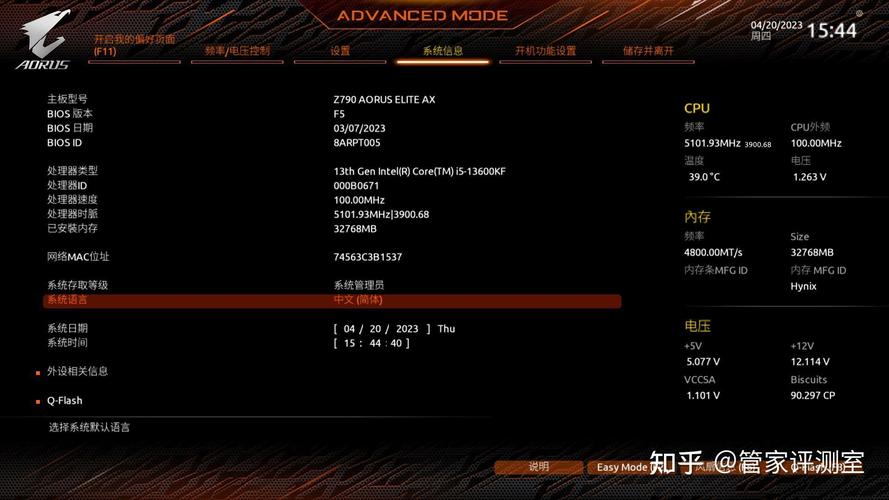
Task: Switch to Easy Mode
Action: [620, 467]
